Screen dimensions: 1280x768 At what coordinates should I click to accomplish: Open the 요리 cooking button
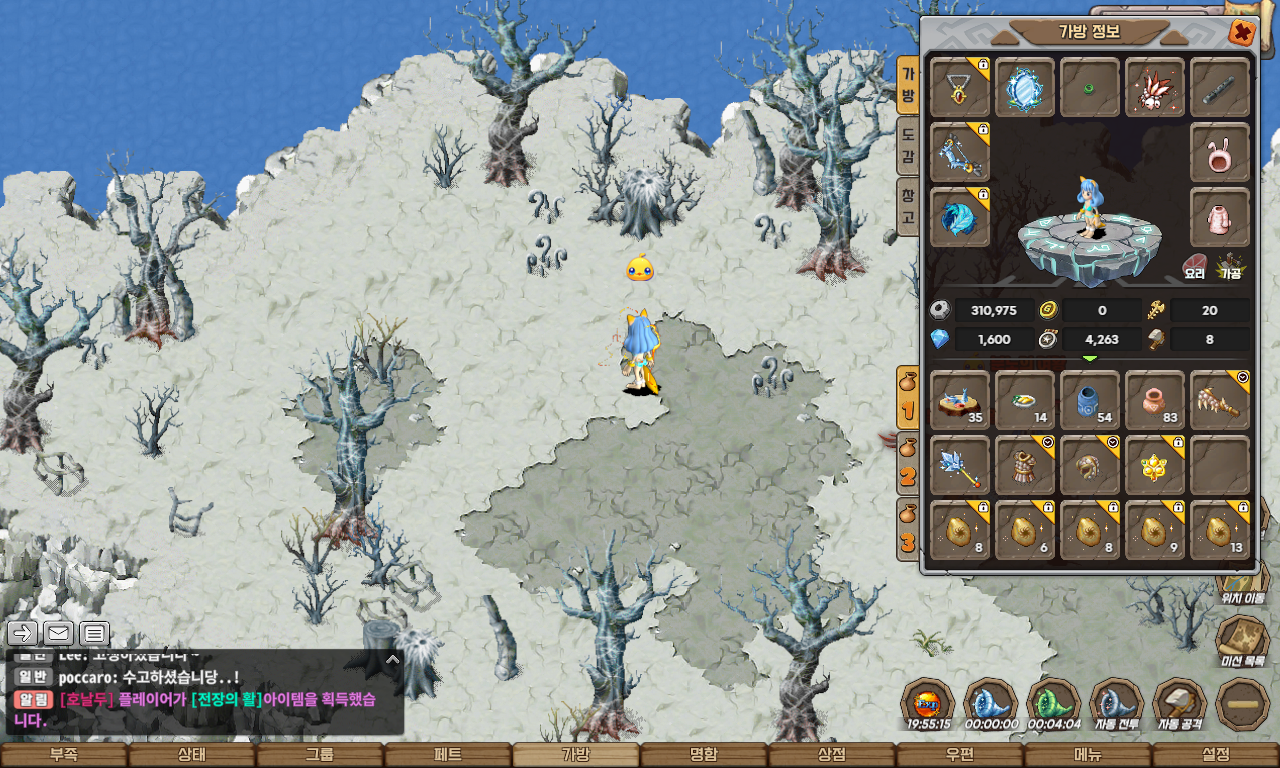[x=1195, y=266]
